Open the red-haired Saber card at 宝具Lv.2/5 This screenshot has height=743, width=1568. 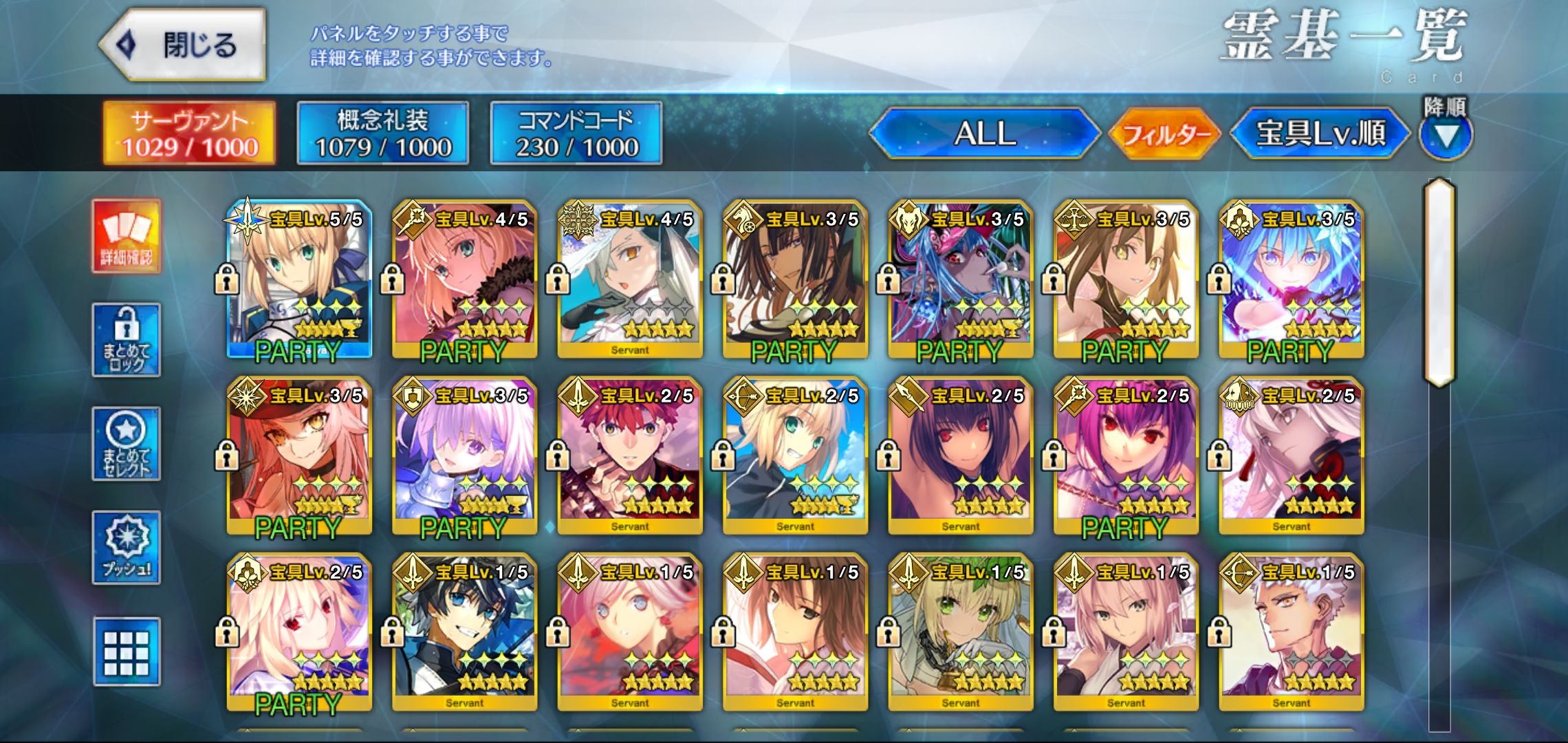pos(630,455)
